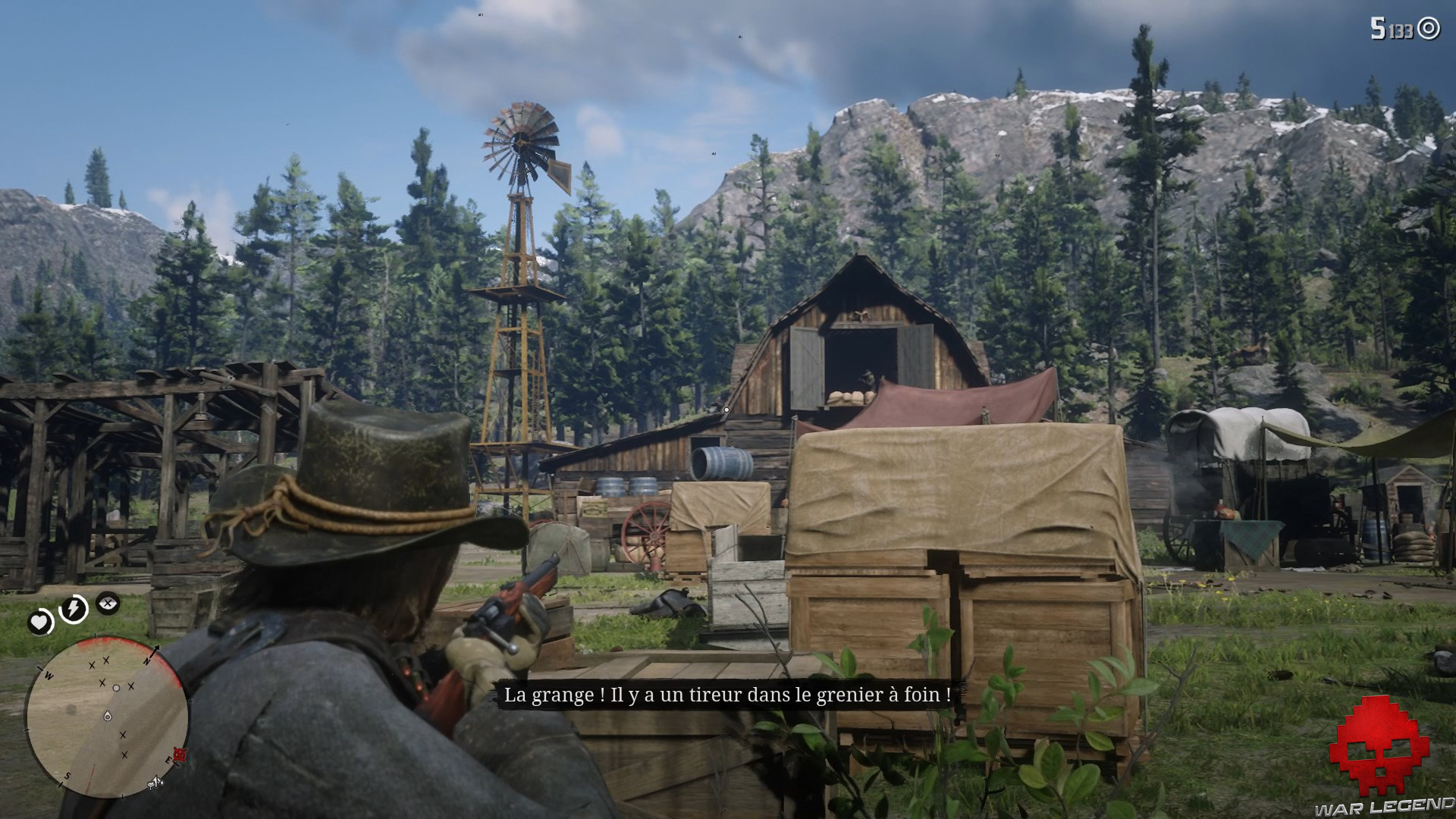This screenshot has height=819, width=1456.
Task: Click the white crosshair dot at screen center
Action: tap(726, 409)
